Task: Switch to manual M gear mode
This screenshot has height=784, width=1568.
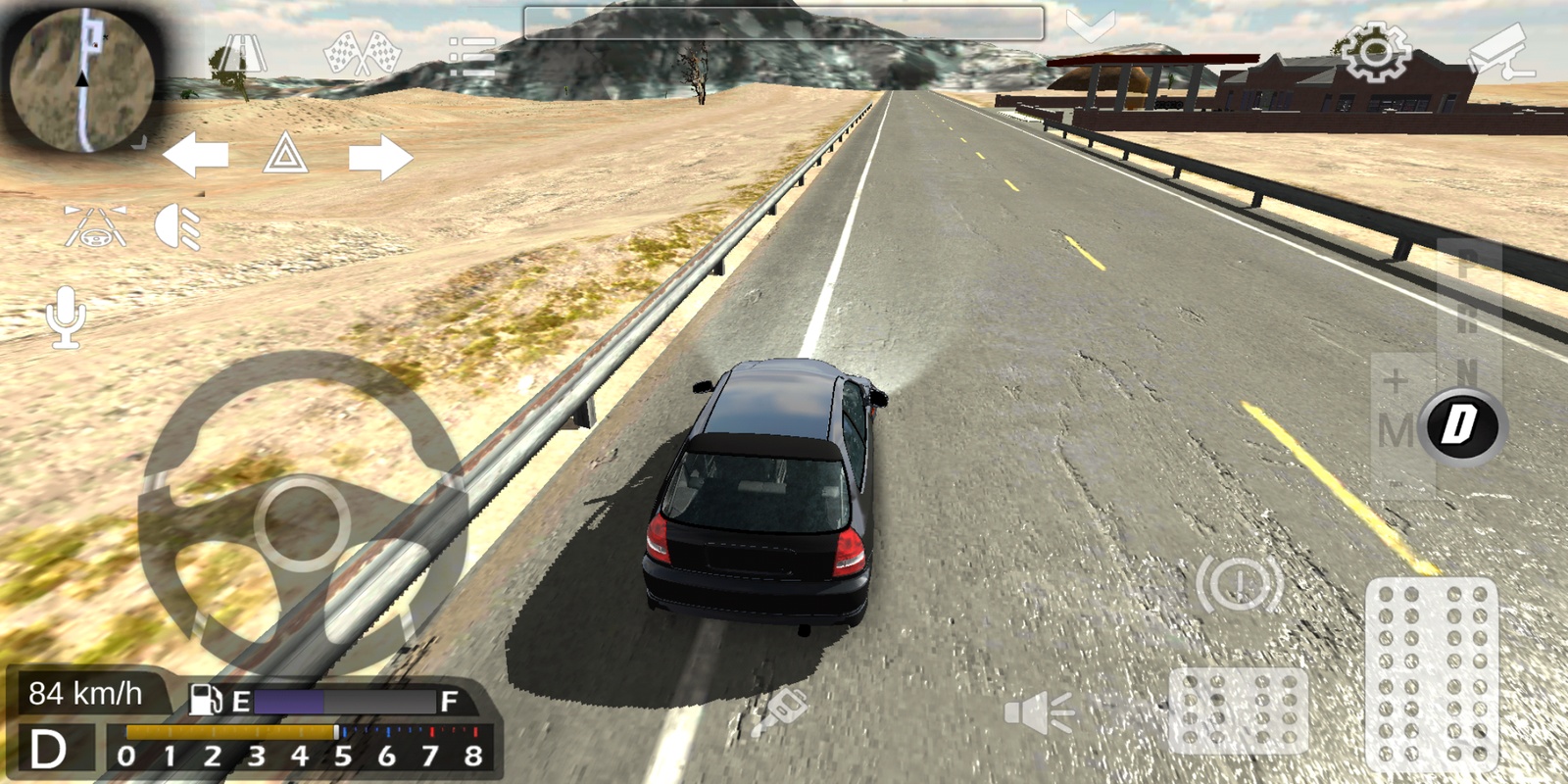Action: pyautogui.click(x=1396, y=429)
